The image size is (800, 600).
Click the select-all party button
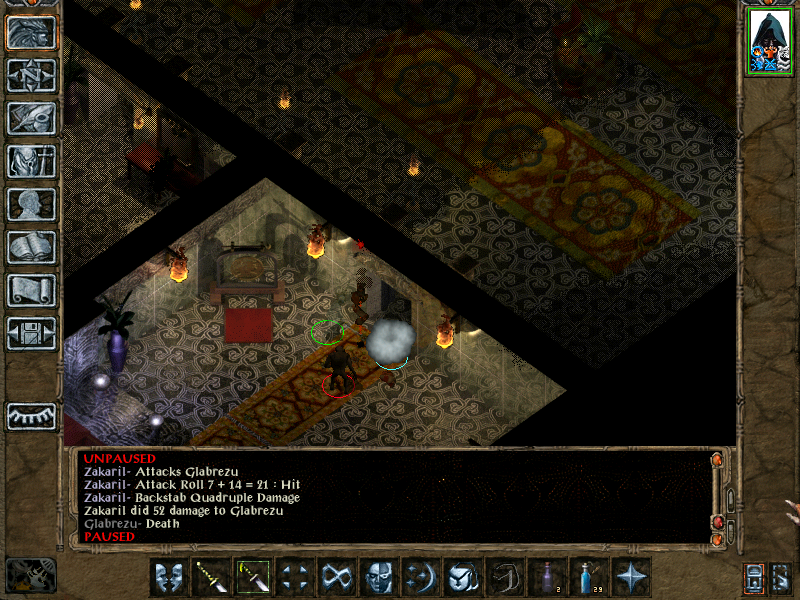781,577
